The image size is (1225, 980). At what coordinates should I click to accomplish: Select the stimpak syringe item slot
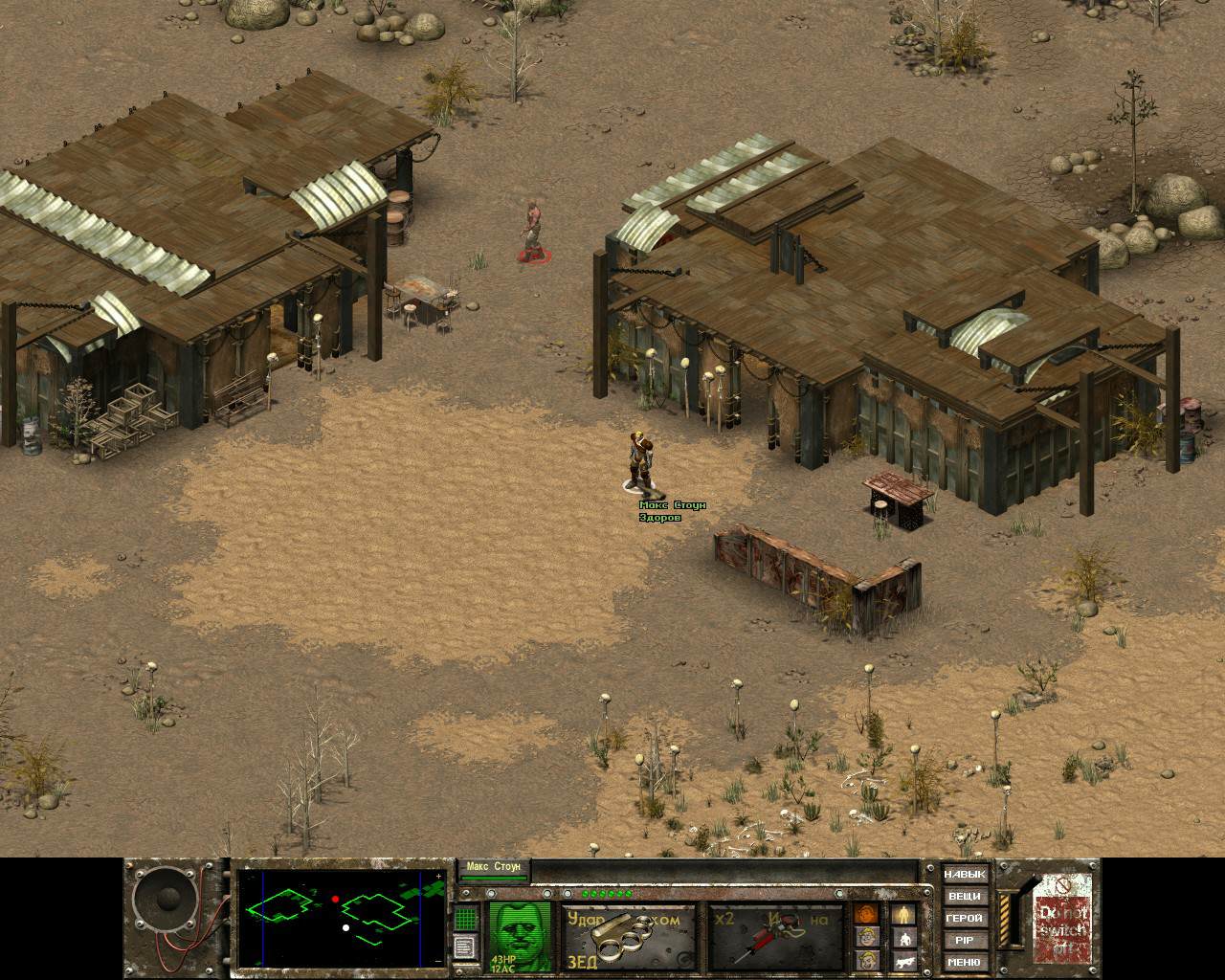click(775, 937)
